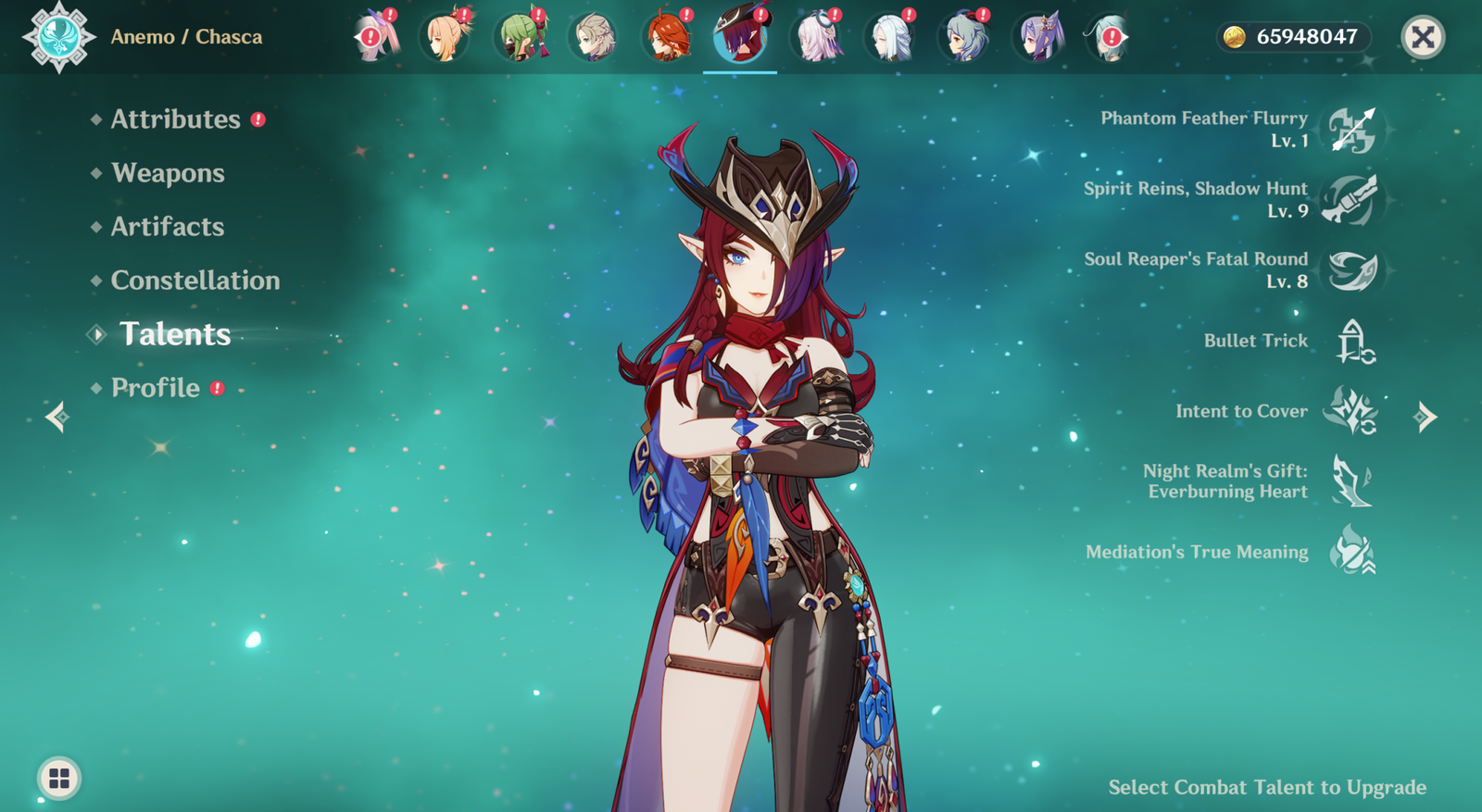This screenshot has height=812, width=1482.
Task: Open the Artifacts page
Action: tap(168, 227)
